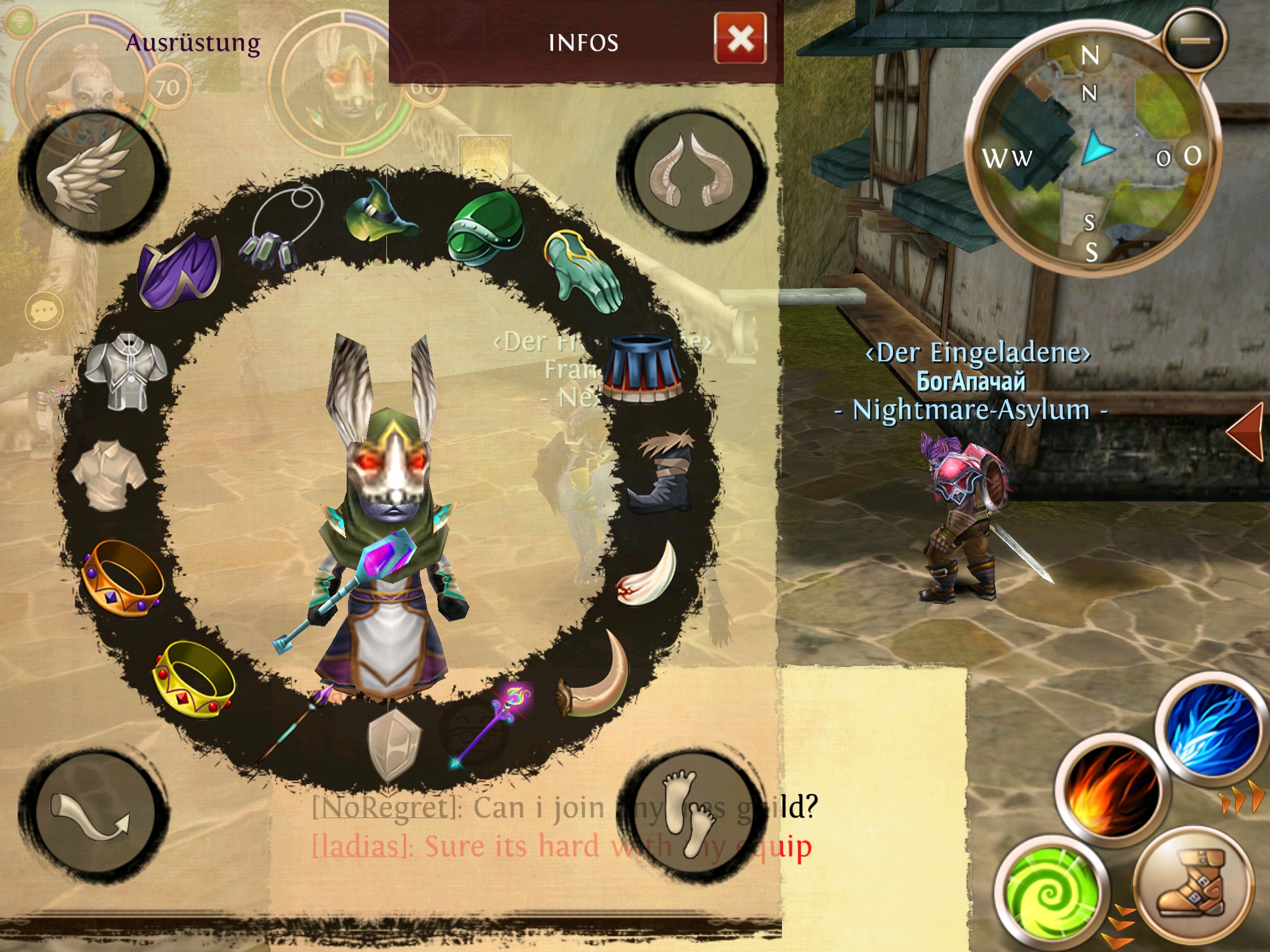Viewport: 1270px width, 952px height.
Task: Open the blue pleated skirt slot
Action: [x=642, y=368]
